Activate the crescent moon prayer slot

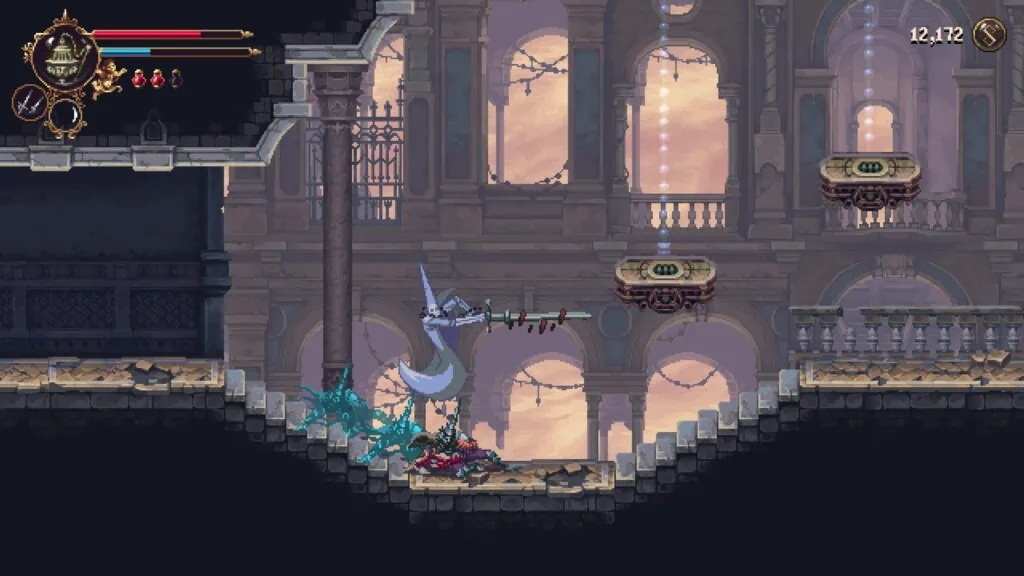click(x=66, y=114)
